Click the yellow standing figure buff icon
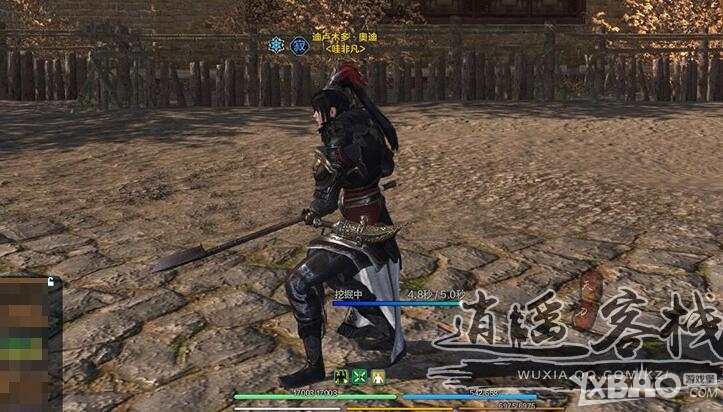The image size is (723, 412). click(x=379, y=377)
